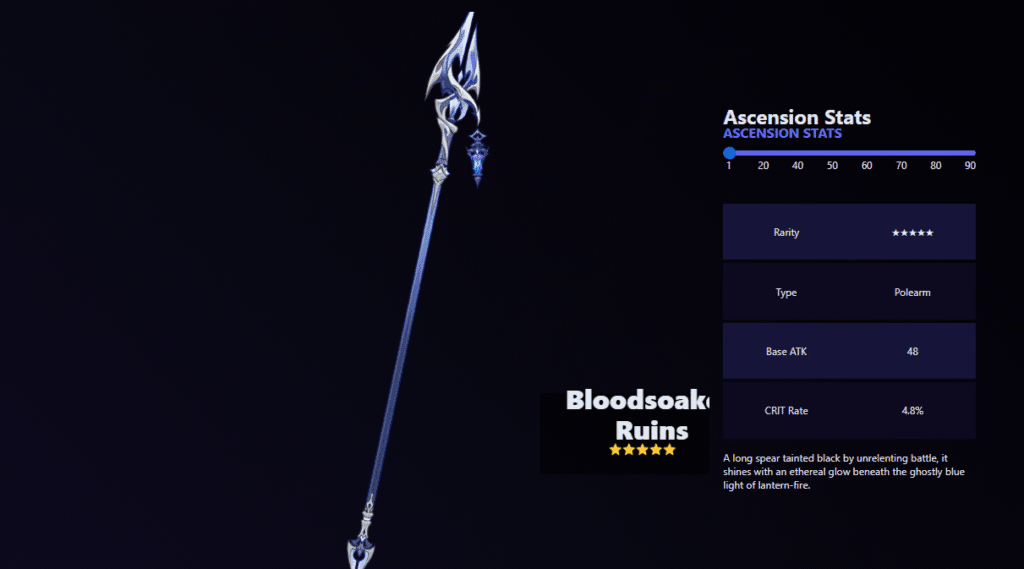The height and width of the screenshot is (569, 1024).
Task: Pick level 80 on the ascension slider
Action: pos(936,153)
